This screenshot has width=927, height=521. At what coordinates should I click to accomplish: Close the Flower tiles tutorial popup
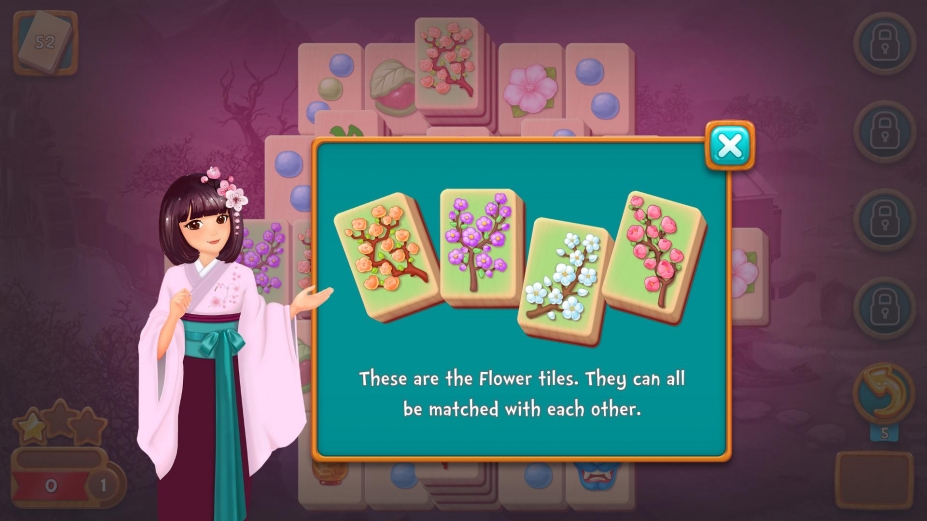pos(730,147)
